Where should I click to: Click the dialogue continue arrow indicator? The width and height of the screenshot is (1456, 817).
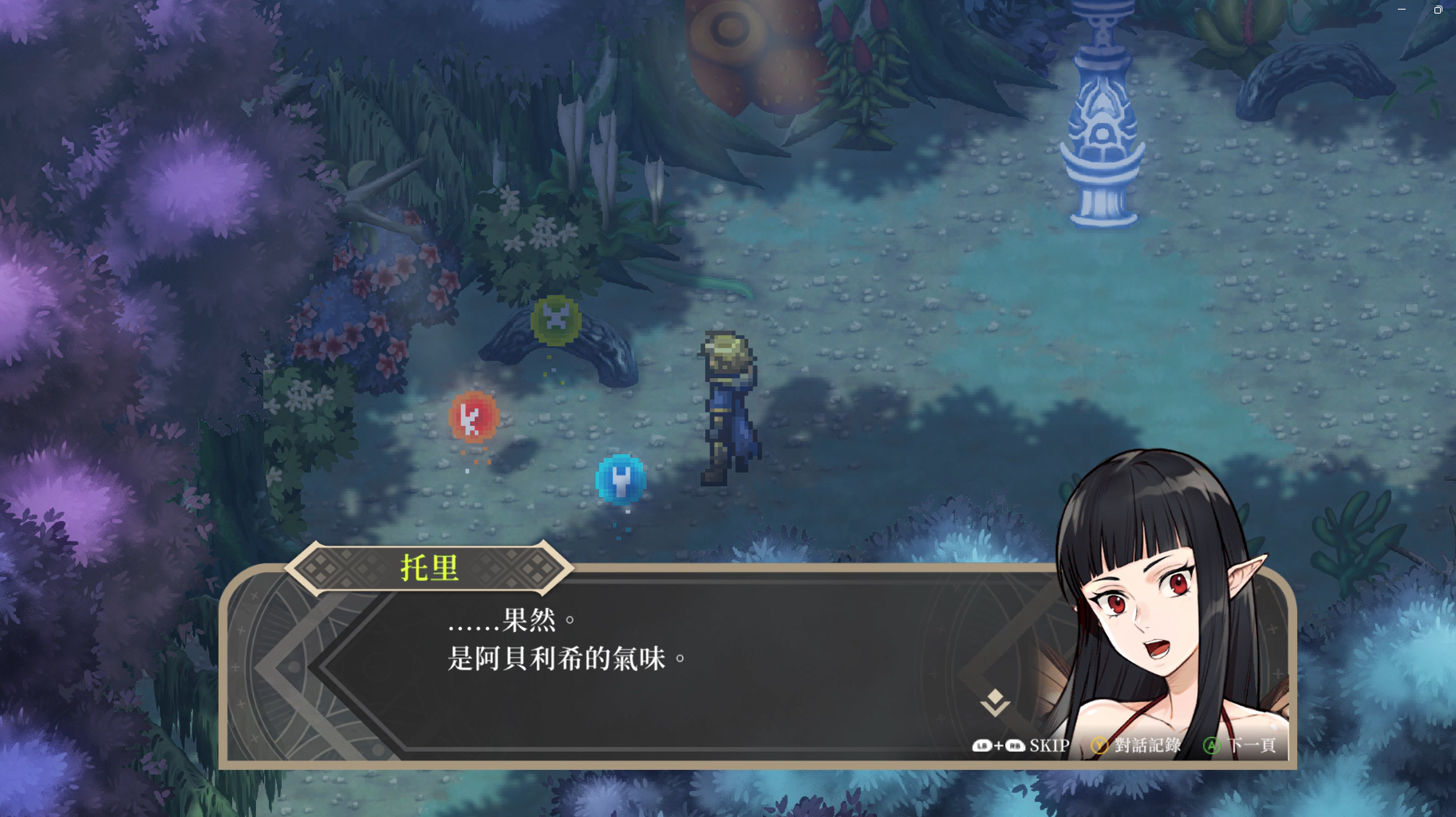coord(995,703)
